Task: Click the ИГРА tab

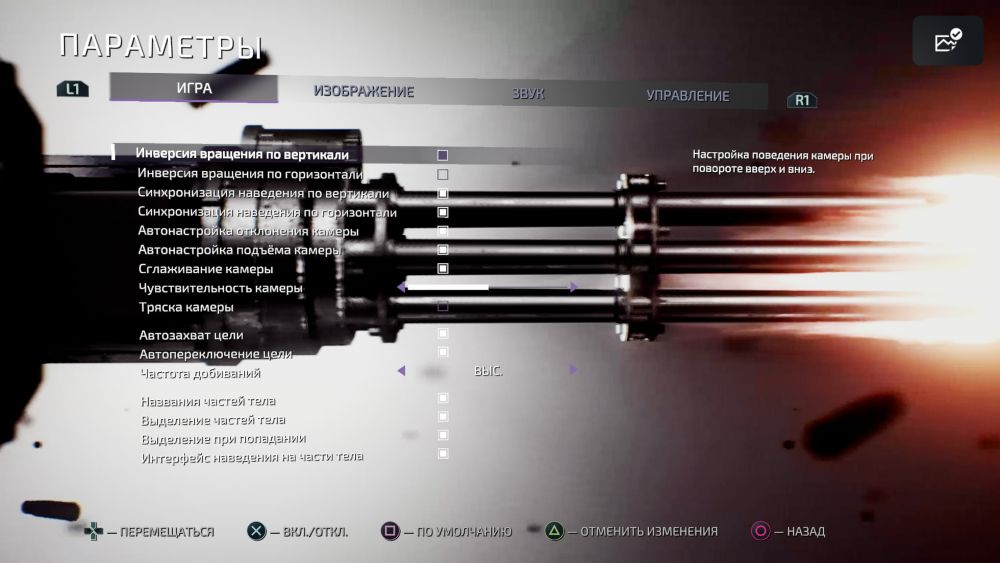Action: tap(194, 88)
